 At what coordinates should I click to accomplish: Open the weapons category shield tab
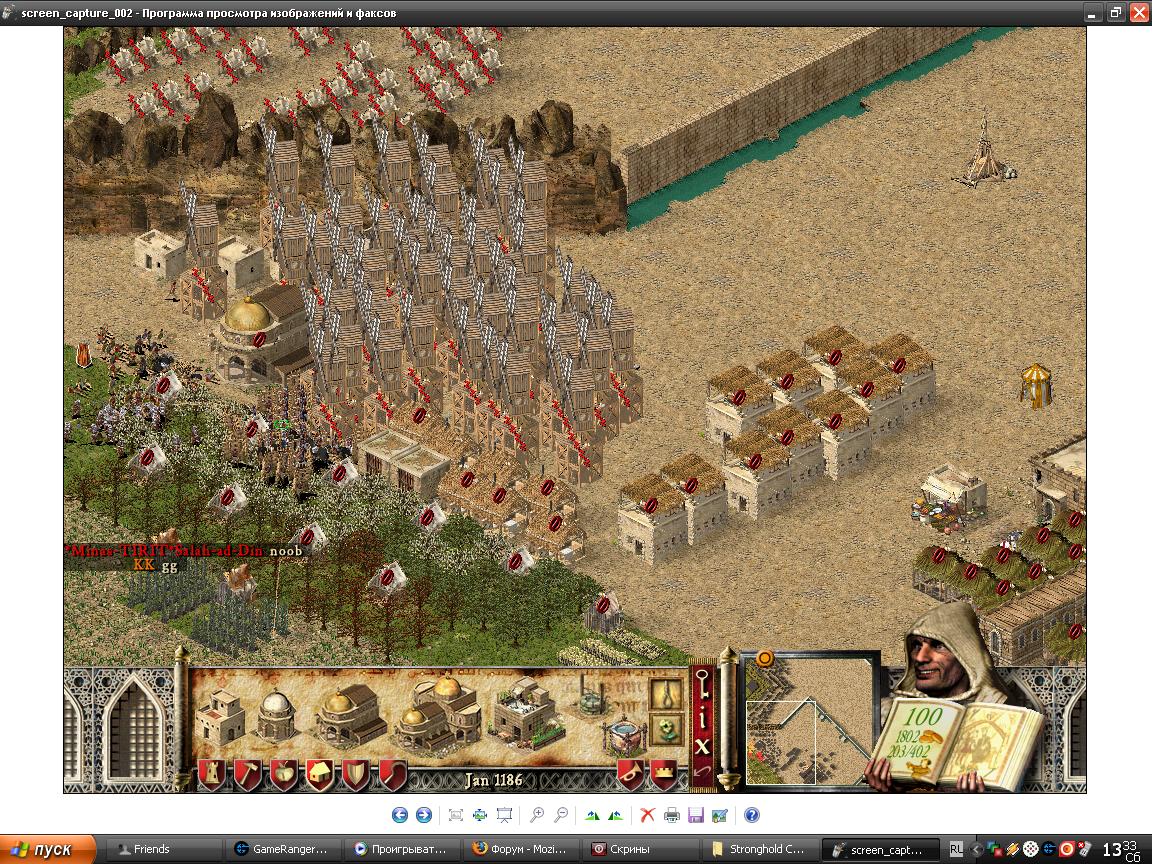[357, 775]
